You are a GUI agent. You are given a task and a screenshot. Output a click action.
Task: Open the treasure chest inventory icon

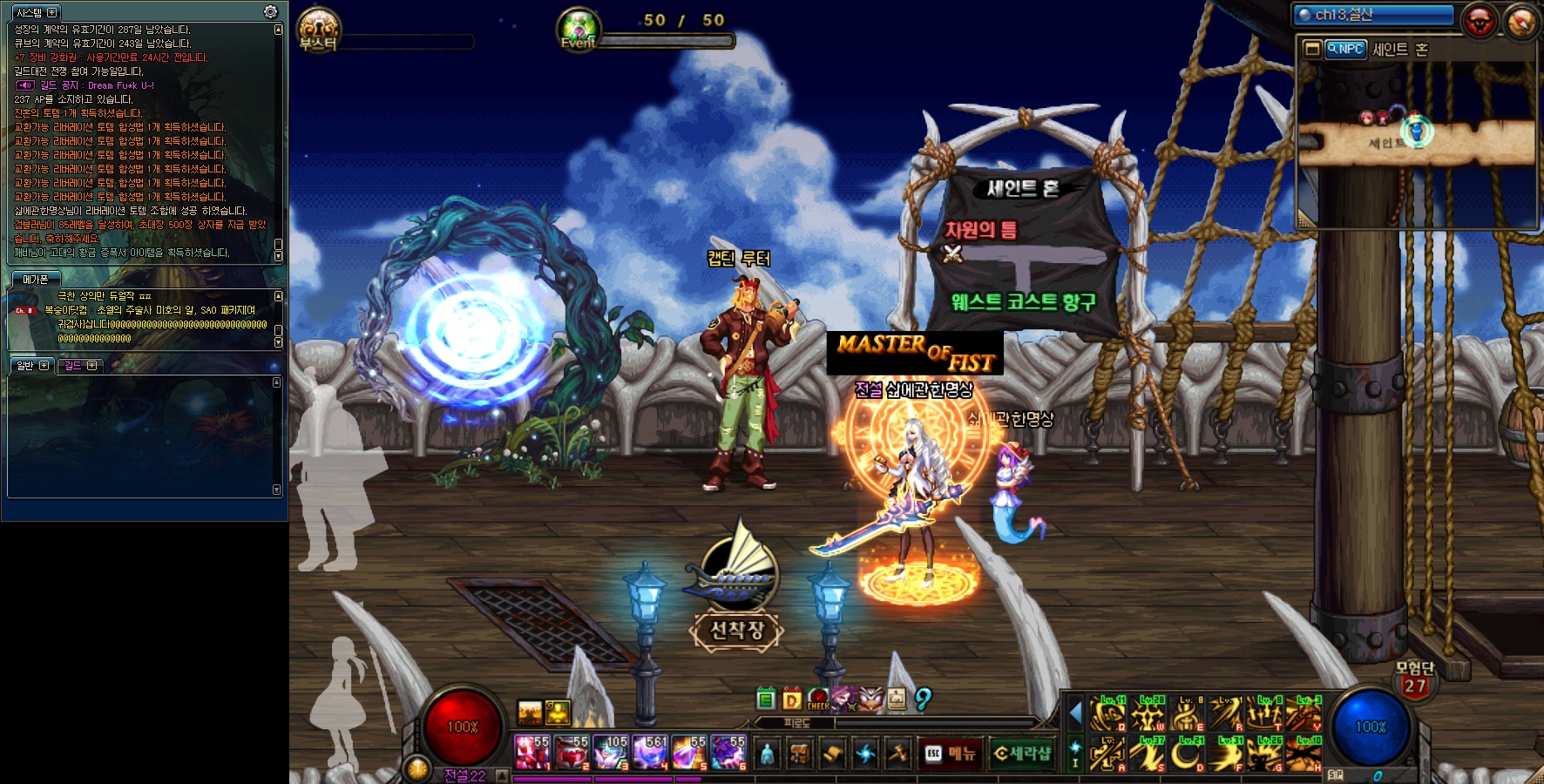pos(799,754)
